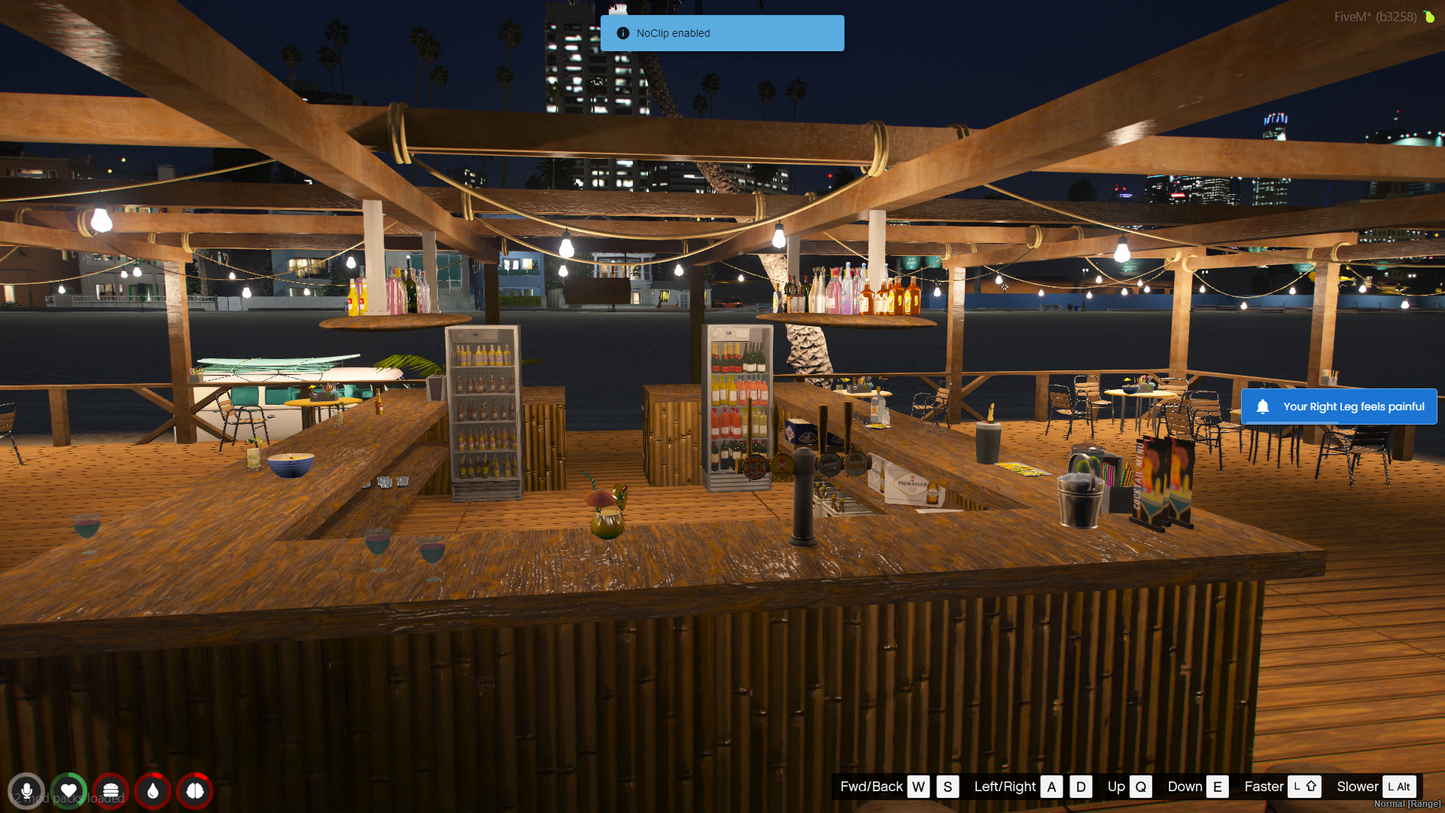Select the heart health icon
1445x813 pixels.
coord(69,791)
